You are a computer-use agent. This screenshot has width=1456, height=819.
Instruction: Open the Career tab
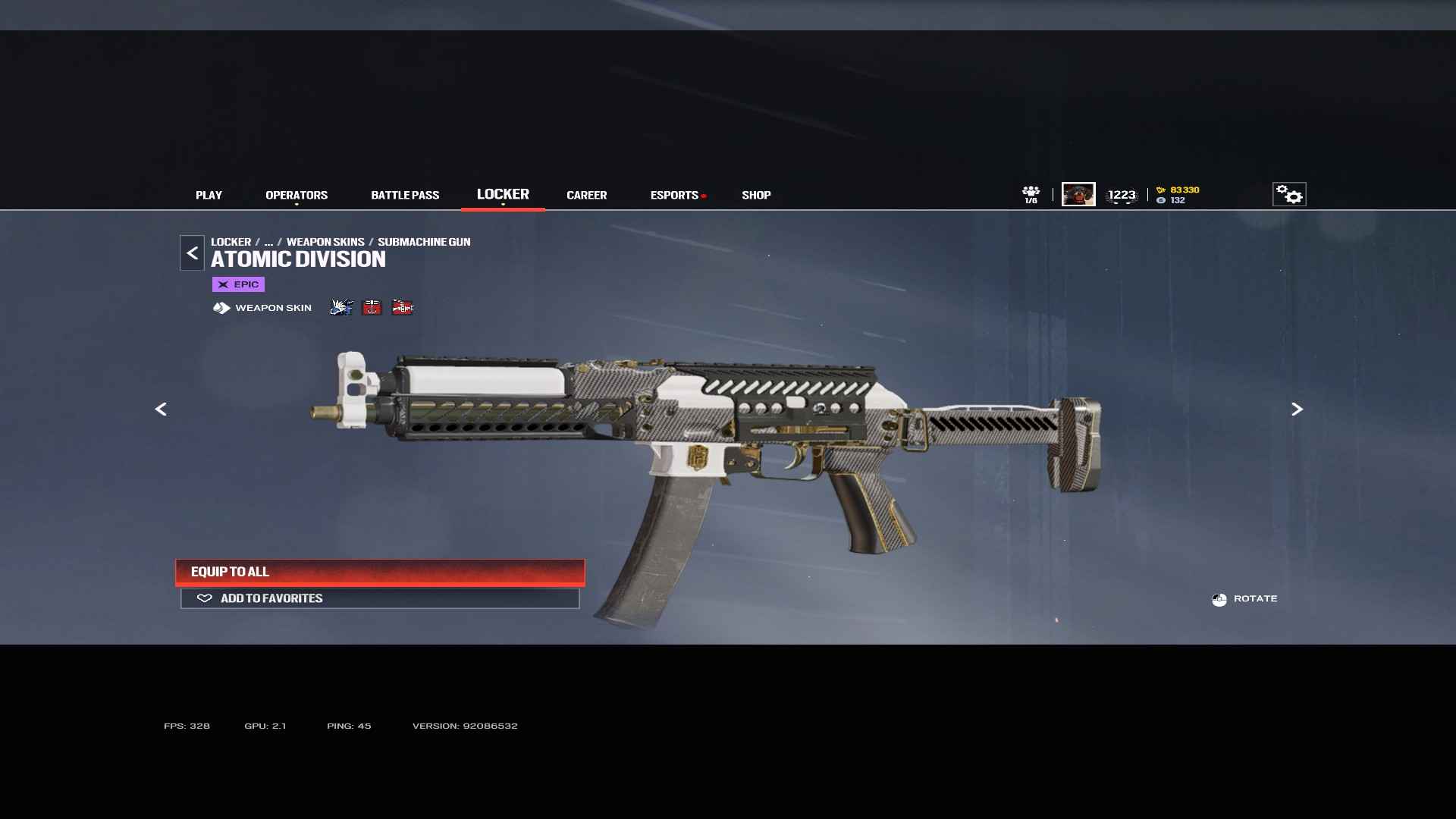[586, 195]
